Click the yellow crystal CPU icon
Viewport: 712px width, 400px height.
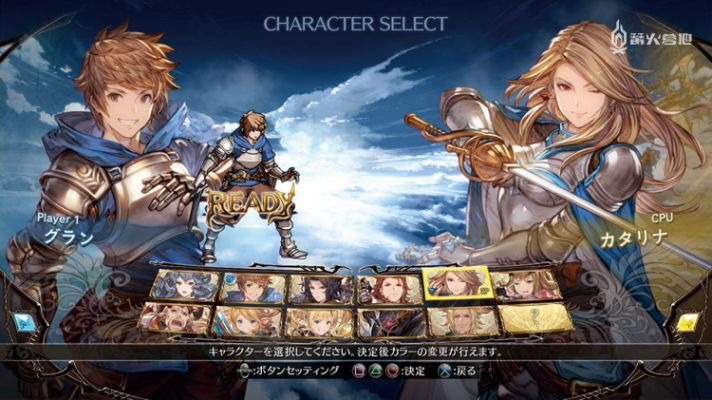[x=689, y=321]
